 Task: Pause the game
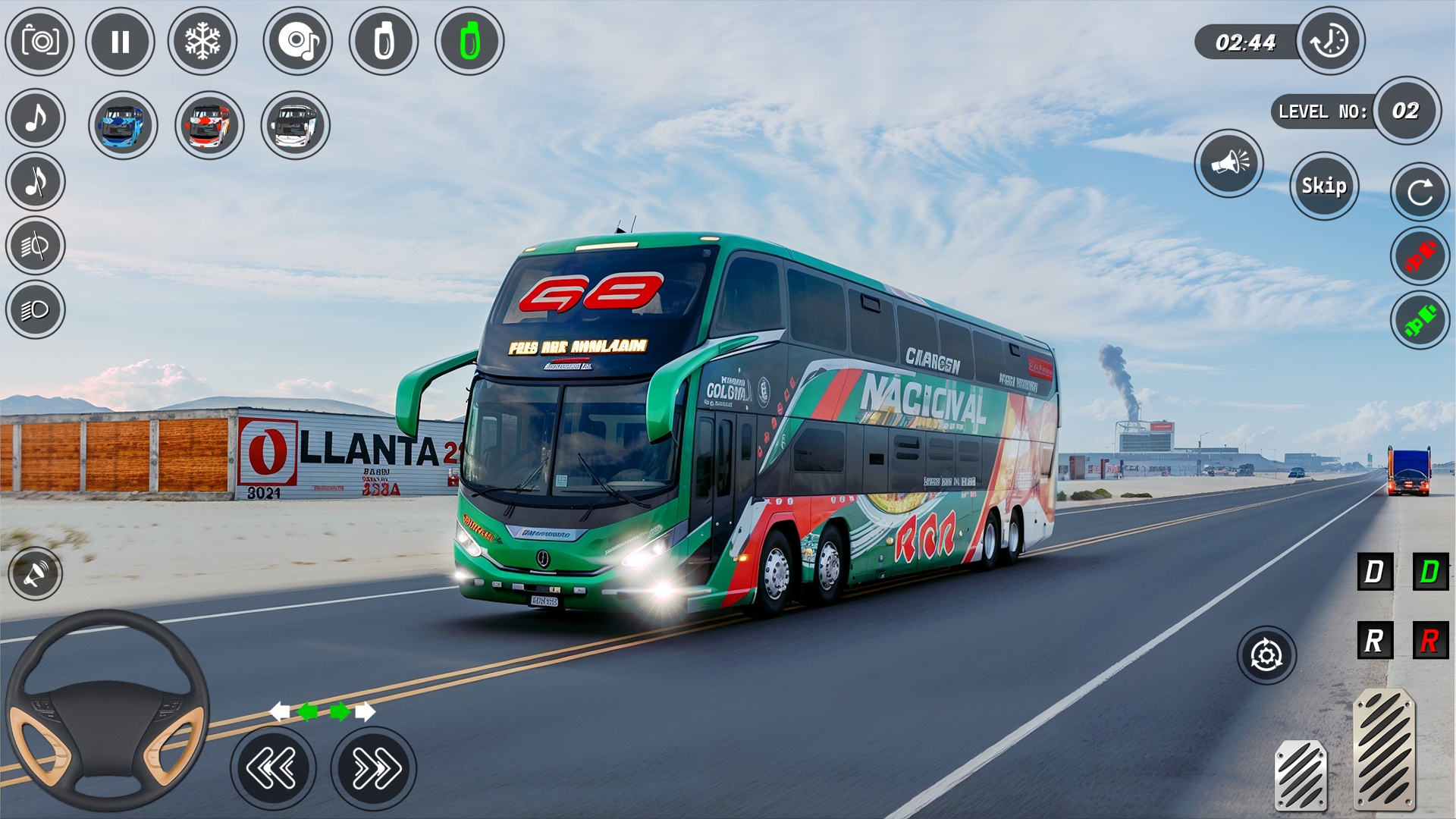click(x=120, y=42)
